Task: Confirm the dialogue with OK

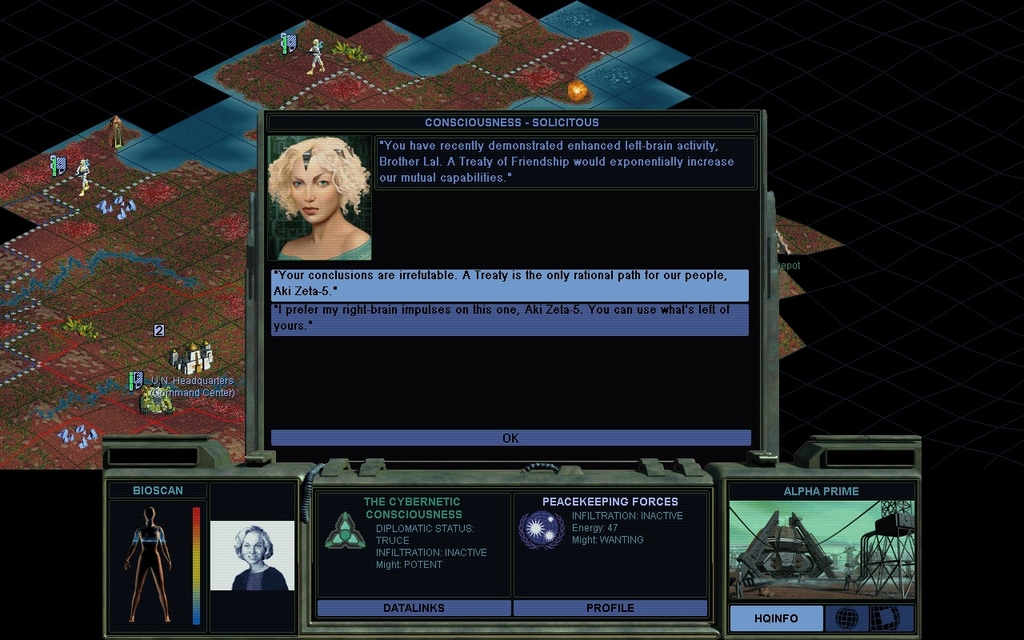Action: pyautogui.click(x=510, y=438)
